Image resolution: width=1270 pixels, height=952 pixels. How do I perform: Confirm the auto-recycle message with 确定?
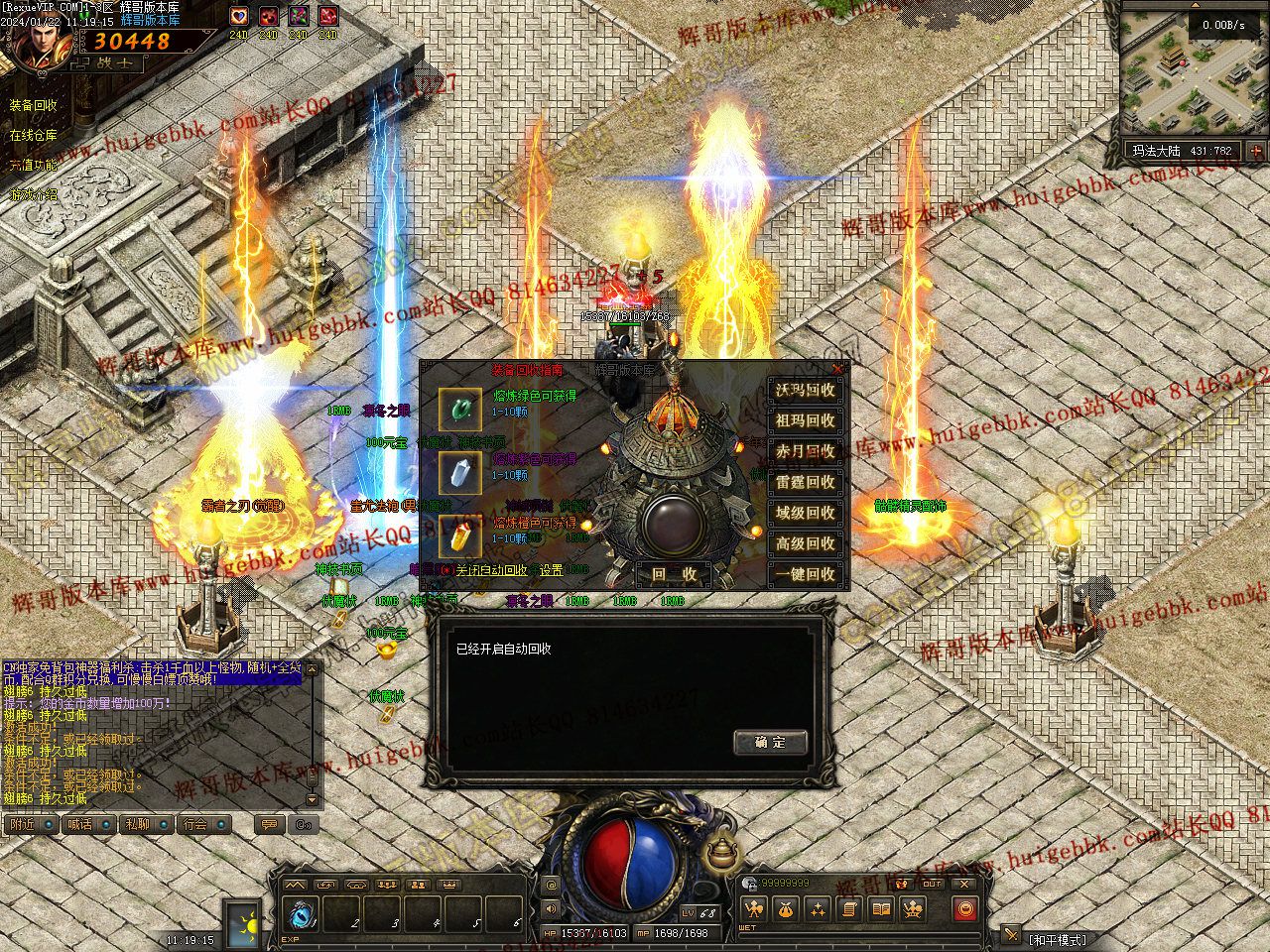(770, 742)
